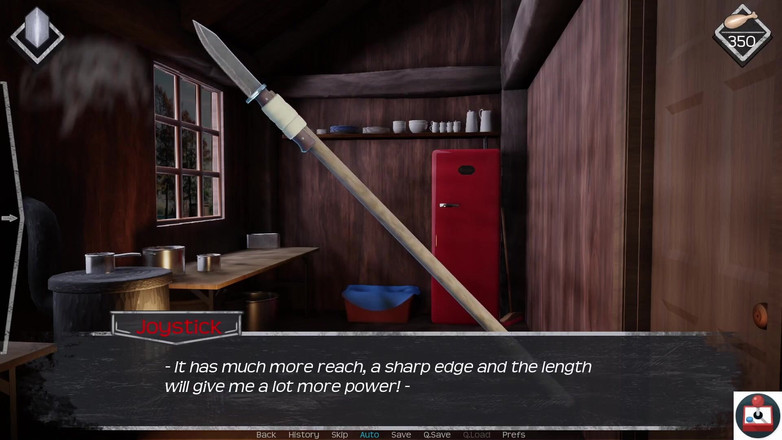Go back one dialogue line

pos(266,434)
